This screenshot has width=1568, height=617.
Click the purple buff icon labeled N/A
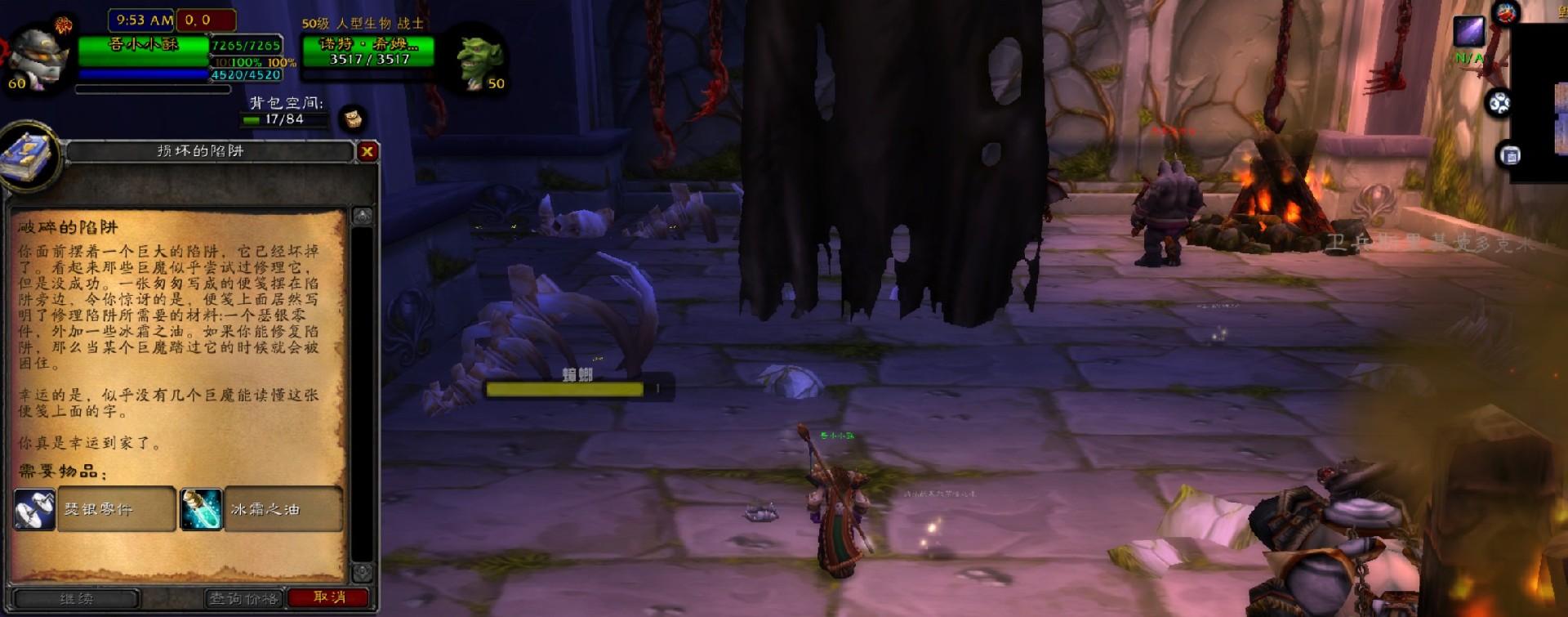1469,33
